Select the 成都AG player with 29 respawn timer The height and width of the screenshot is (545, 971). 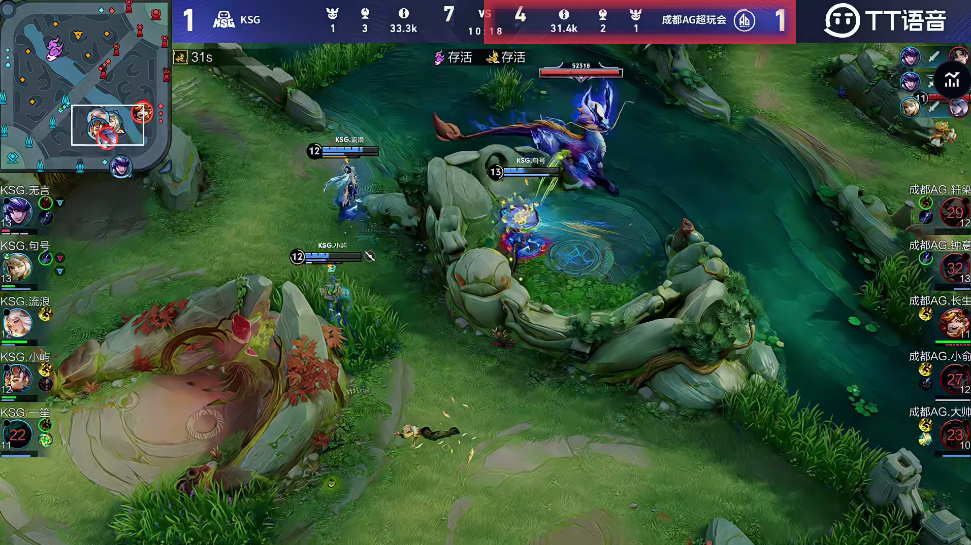pos(954,212)
